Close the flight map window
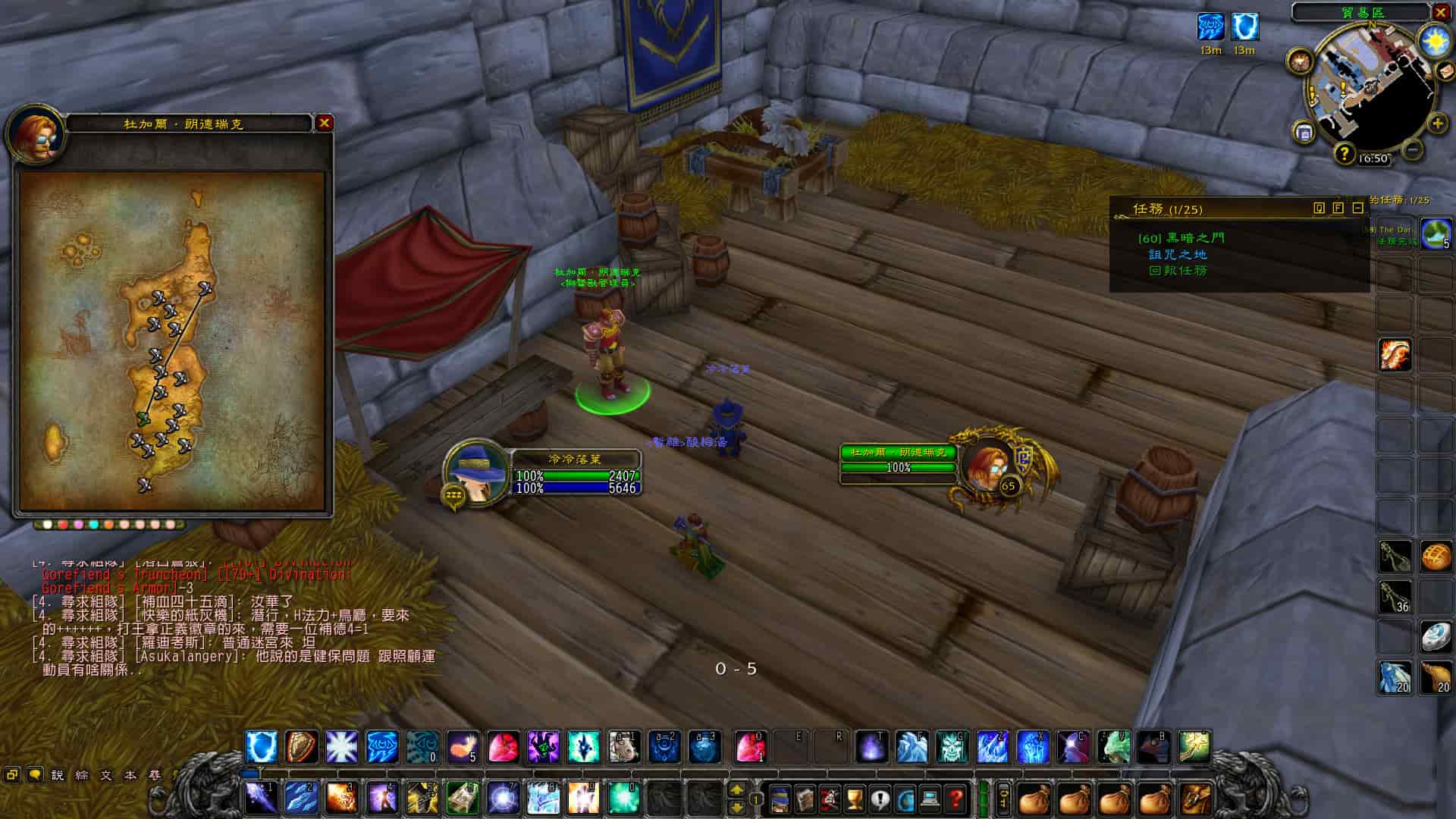This screenshot has width=1456, height=819. coord(325,123)
